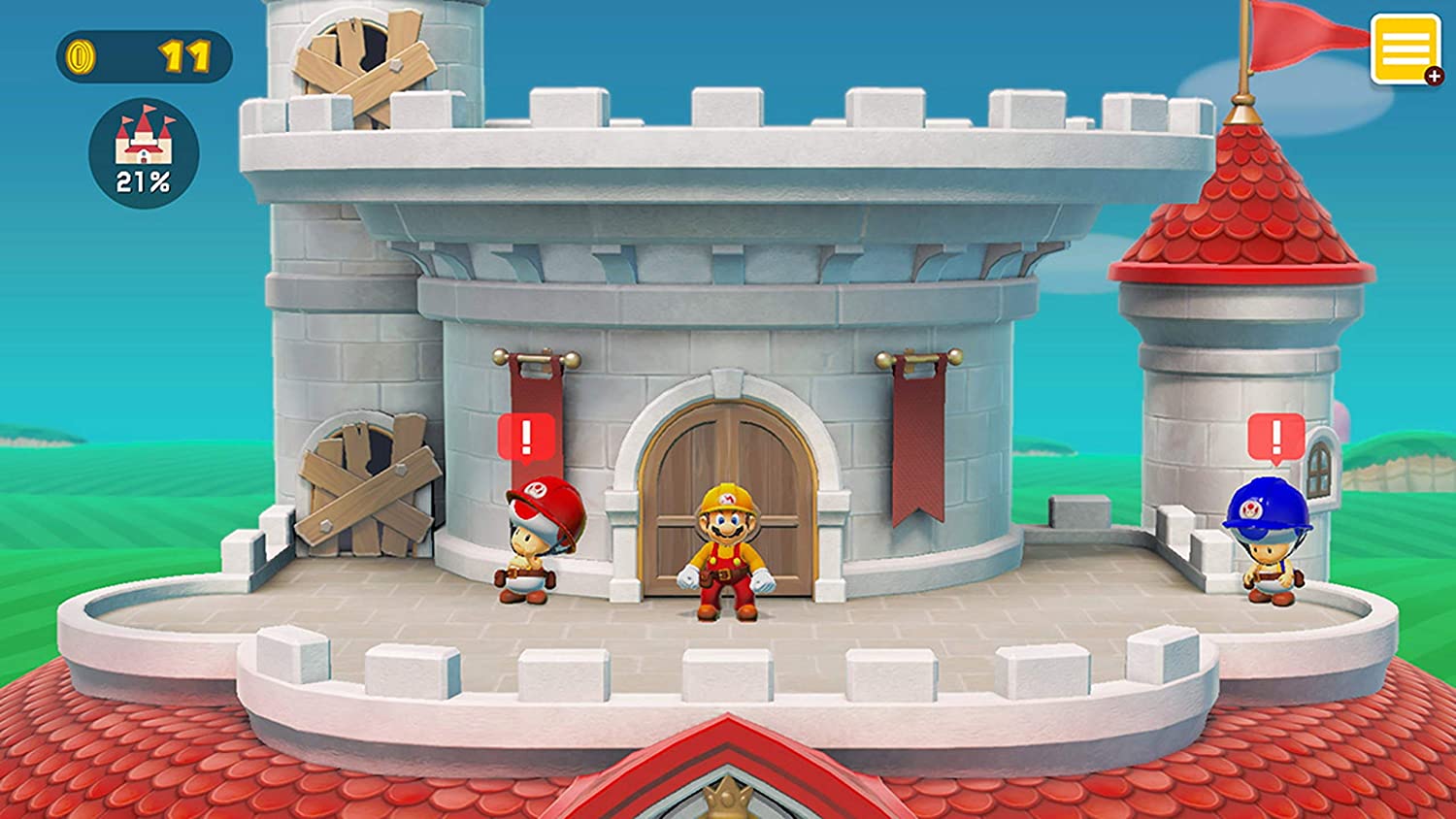Image resolution: width=1456 pixels, height=819 pixels.
Task: Click the boarded-up doorway on the left
Action: (365, 483)
